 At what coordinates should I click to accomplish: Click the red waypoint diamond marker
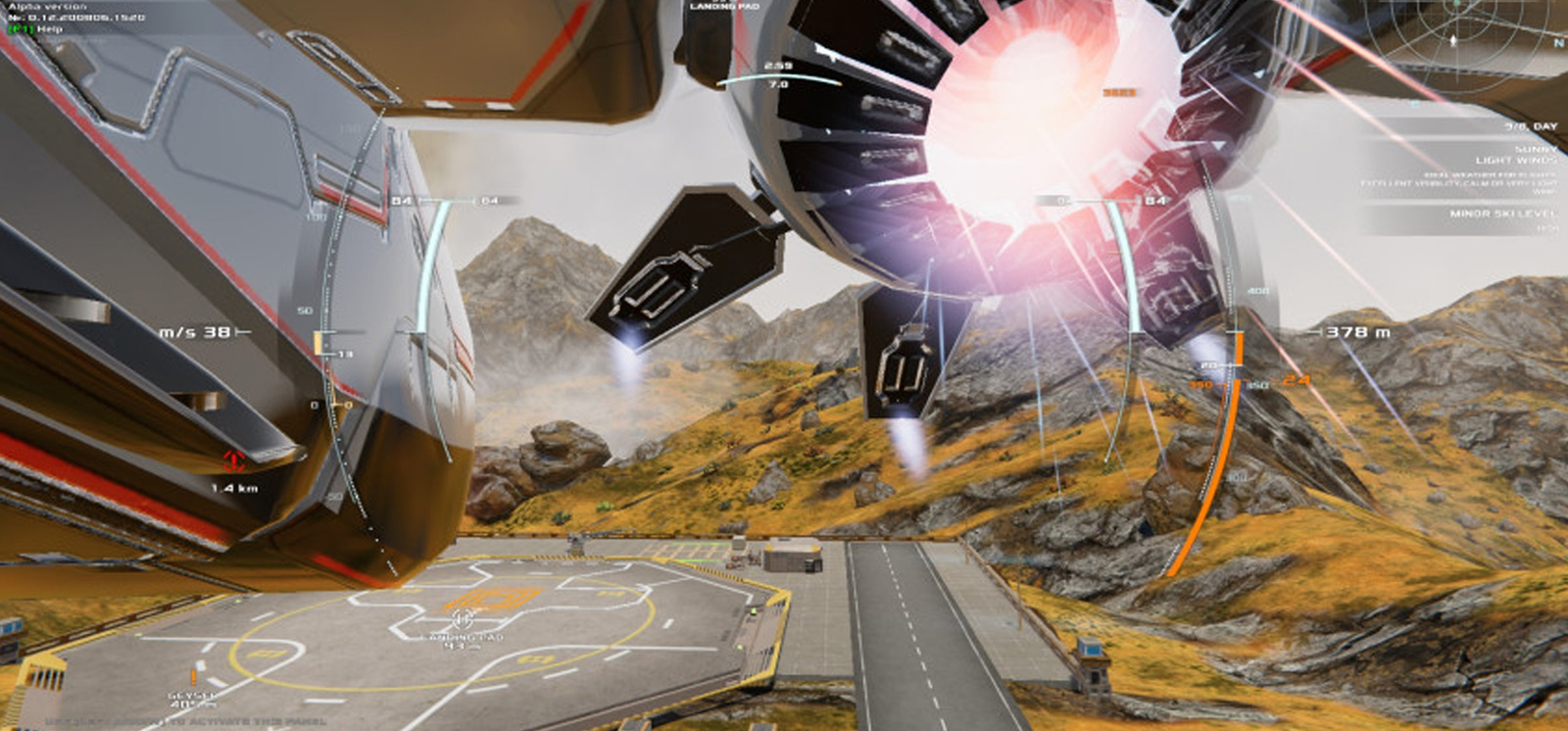click(x=233, y=458)
